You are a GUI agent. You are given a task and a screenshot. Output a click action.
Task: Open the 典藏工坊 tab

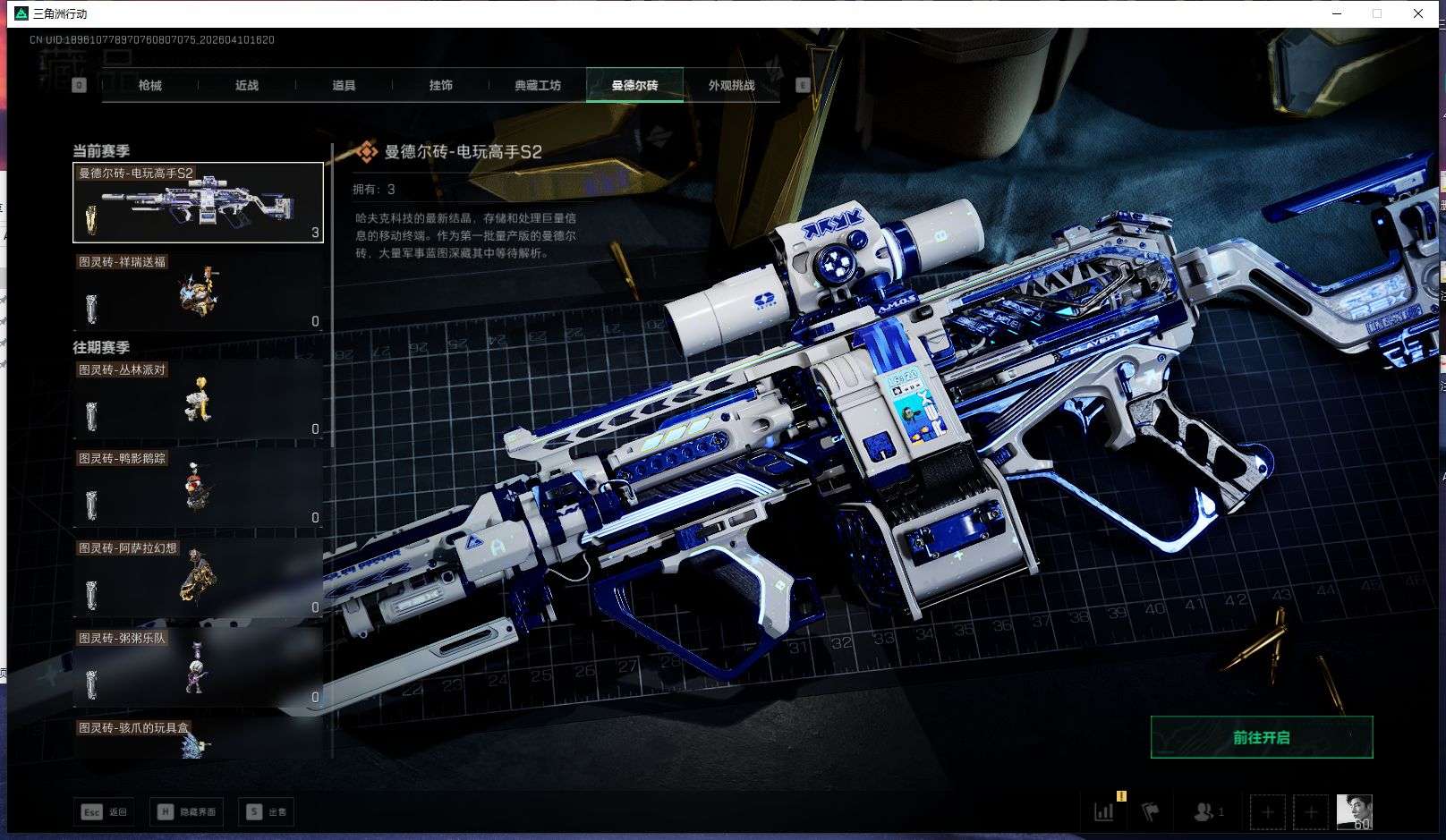pos(538,86)
